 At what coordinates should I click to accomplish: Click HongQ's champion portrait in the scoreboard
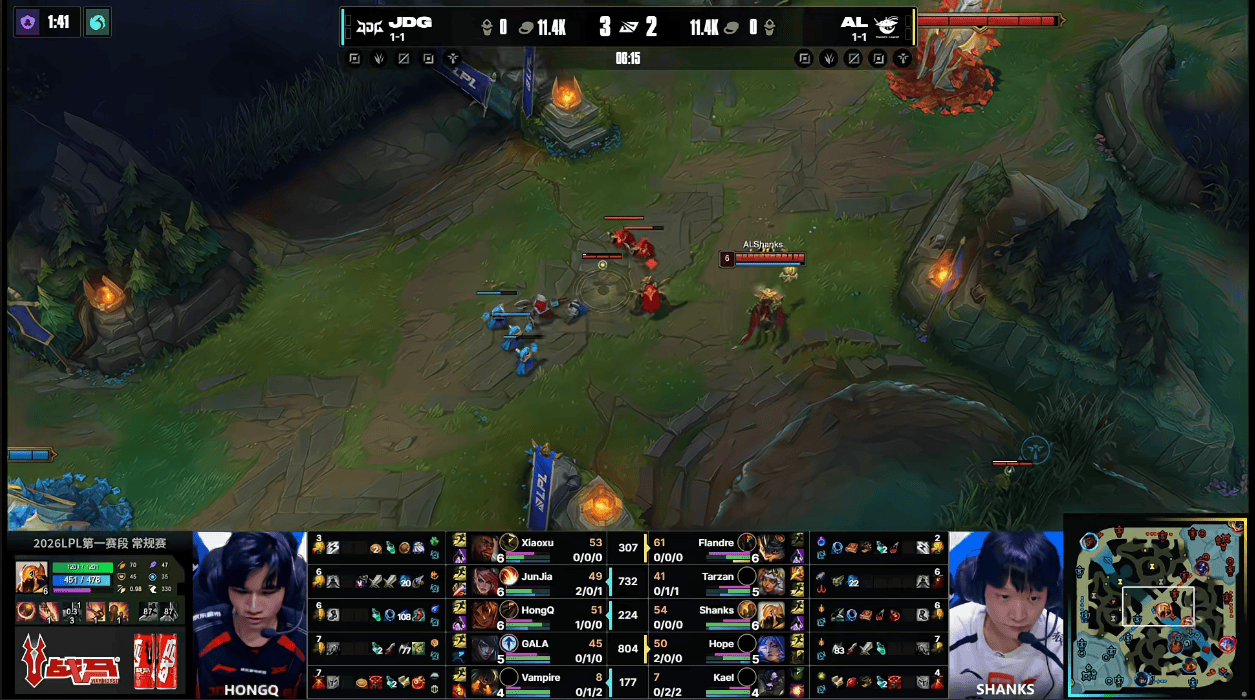click(484, 613)
